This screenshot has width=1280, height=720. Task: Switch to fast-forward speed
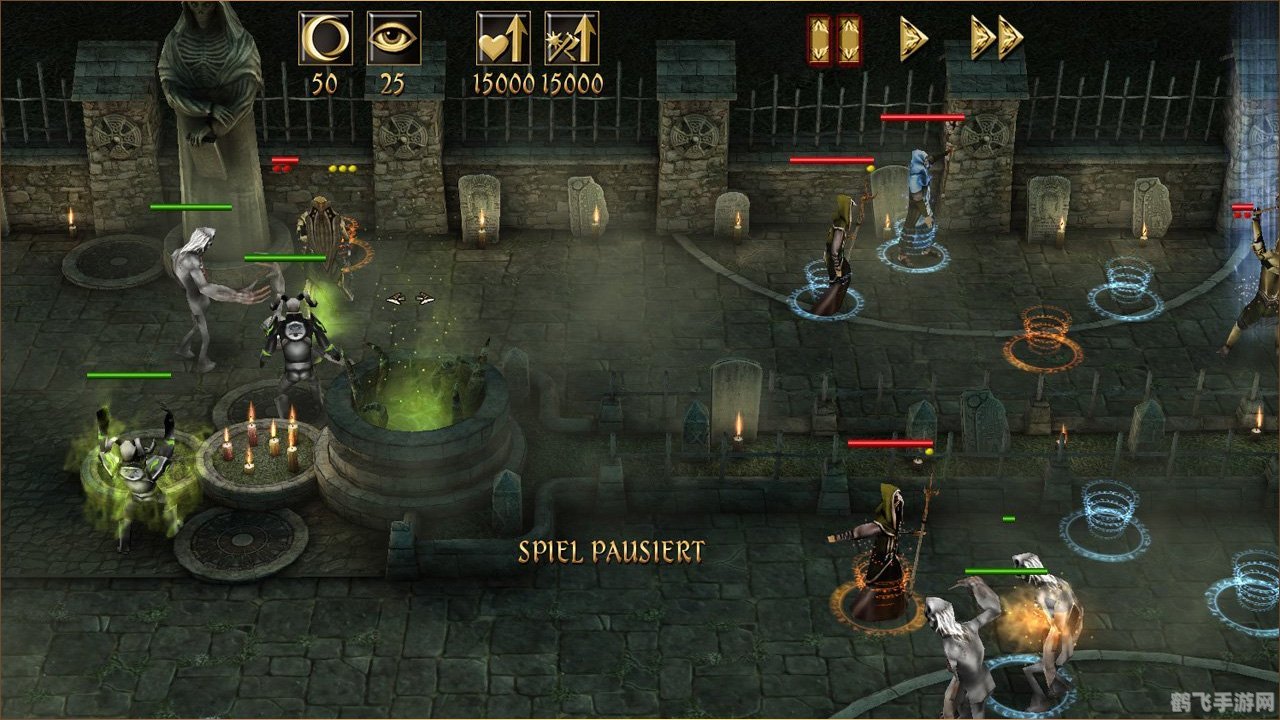tap(996, 39)
